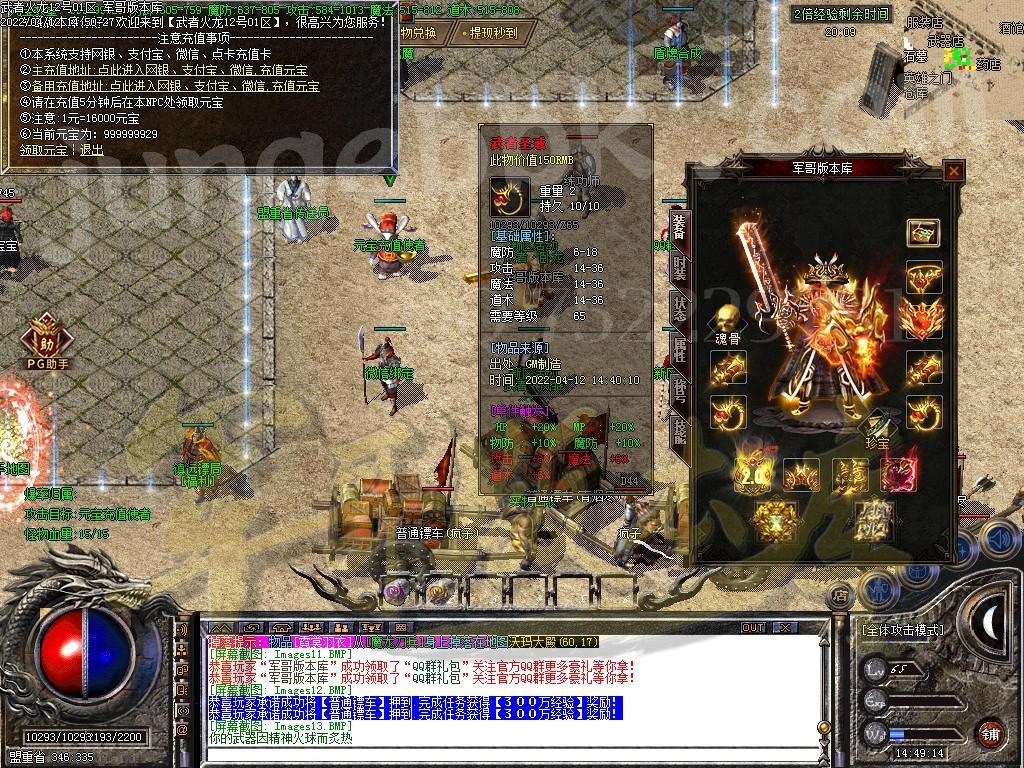Open the 珍宝 treasure slot
1024x768 pixels.
[x=876, y=427]
